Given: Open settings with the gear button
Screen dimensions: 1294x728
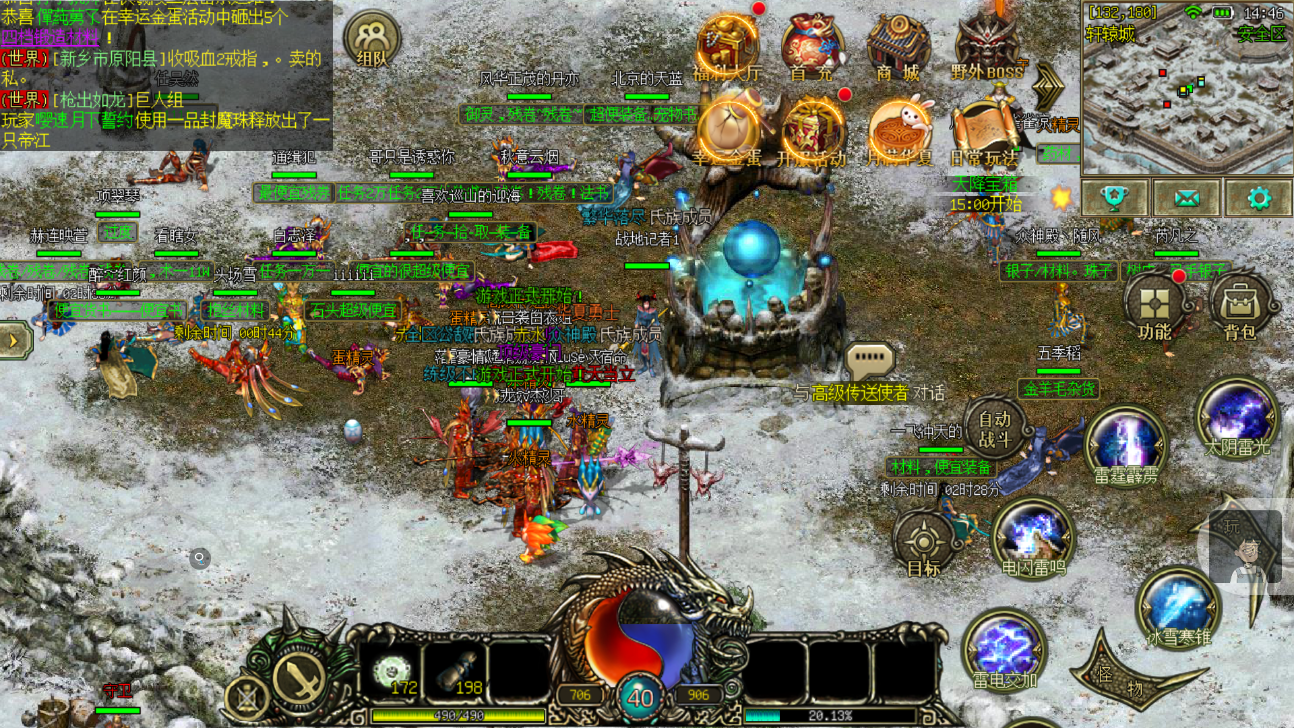Looking at the screenshot, I should pyautogui.click(x=1258, y=198).
